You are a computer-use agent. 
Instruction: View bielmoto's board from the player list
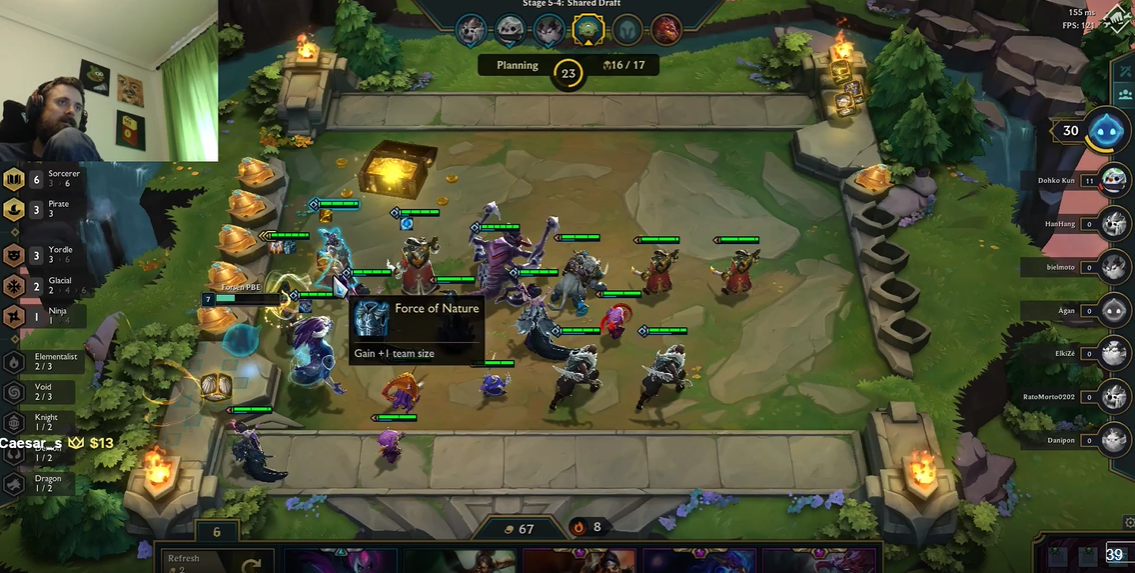tap(1115, 267)
